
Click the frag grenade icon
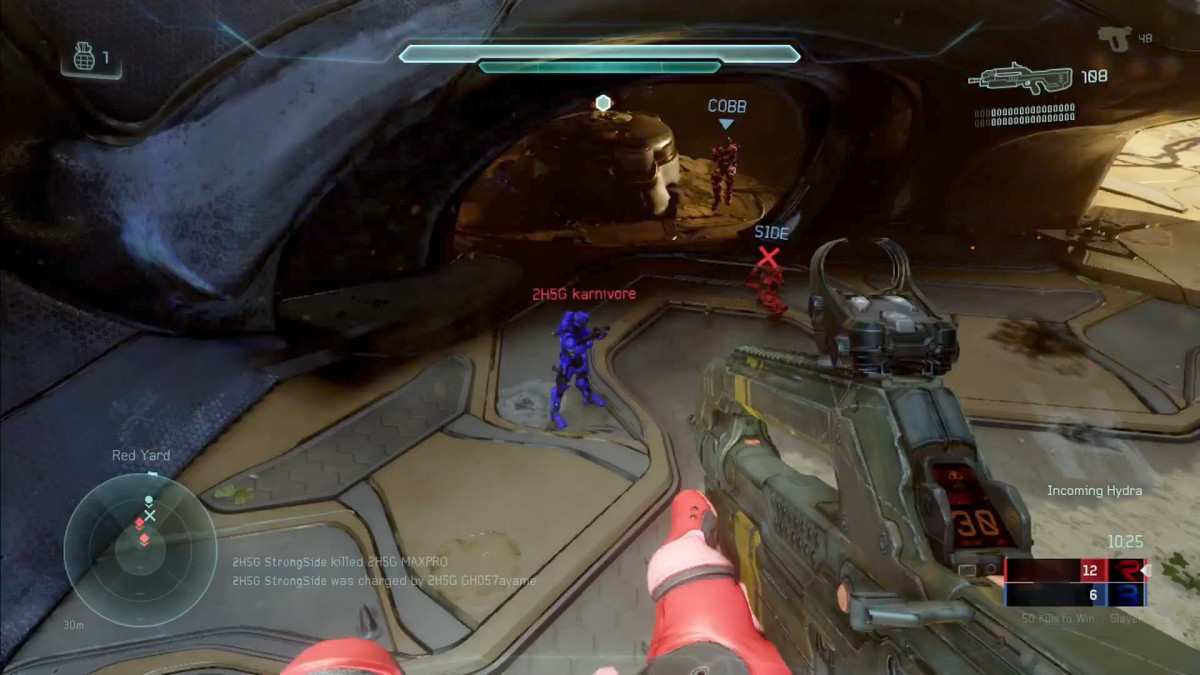pyautogui.click(x=86, y=58)
